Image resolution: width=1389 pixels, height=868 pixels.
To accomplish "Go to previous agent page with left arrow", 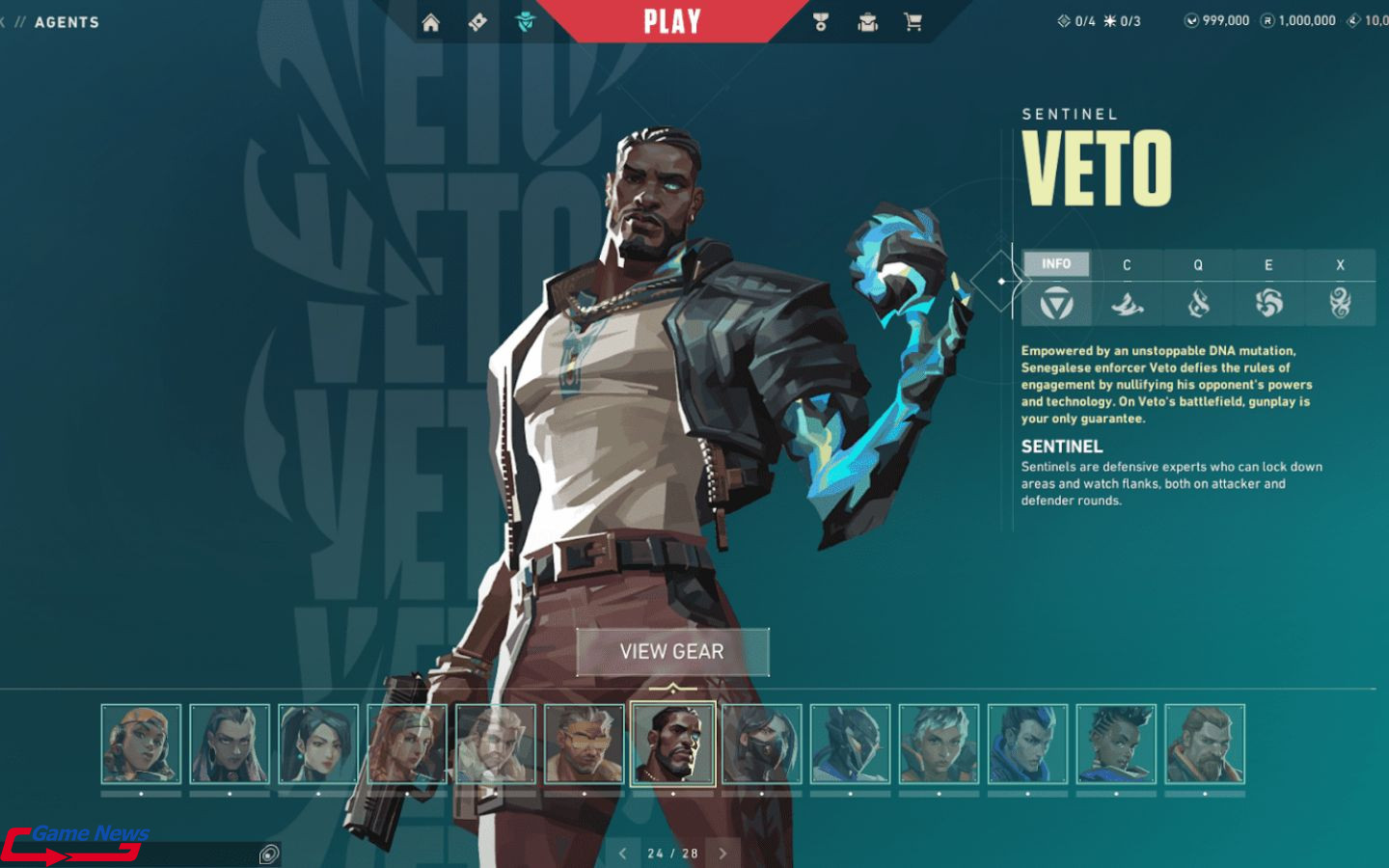I will 621,853.
